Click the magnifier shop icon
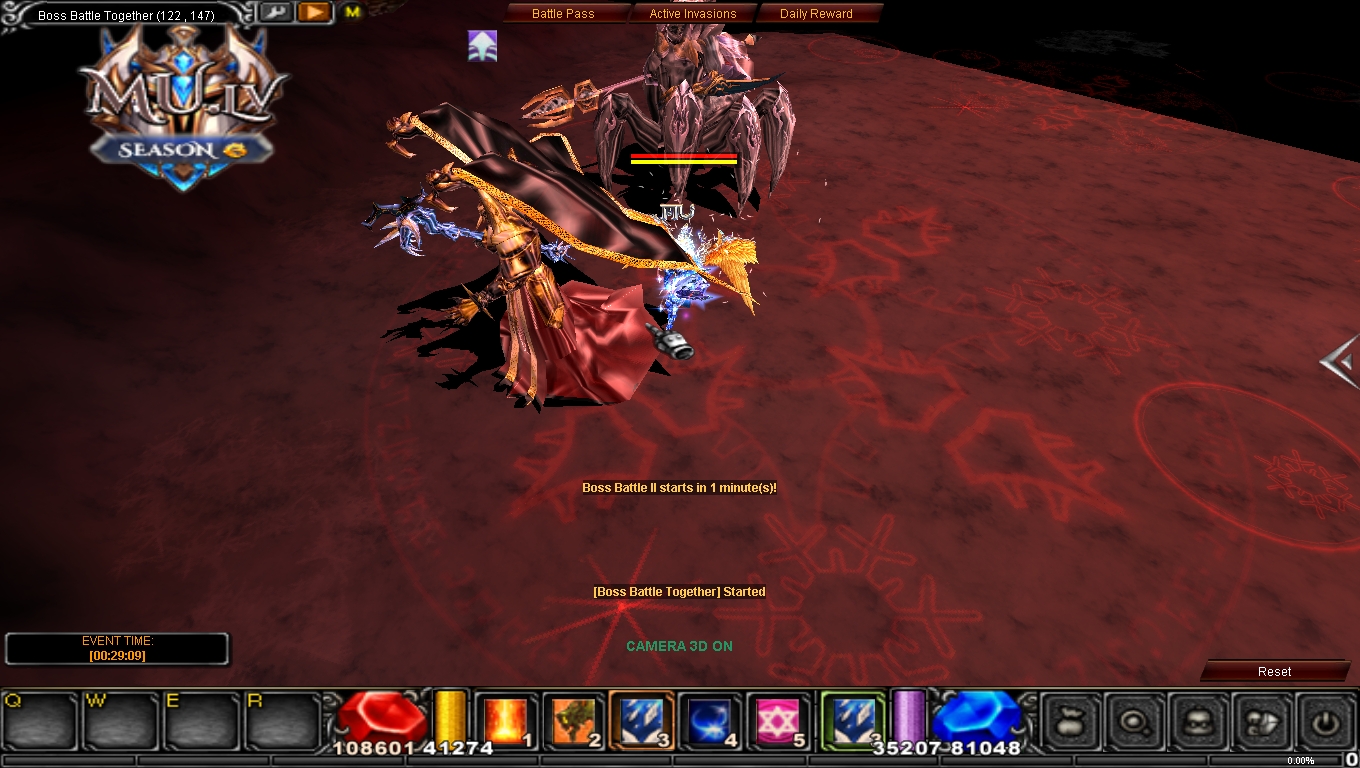Screen dimensions: 1360x768 [x=1133, y=722]
